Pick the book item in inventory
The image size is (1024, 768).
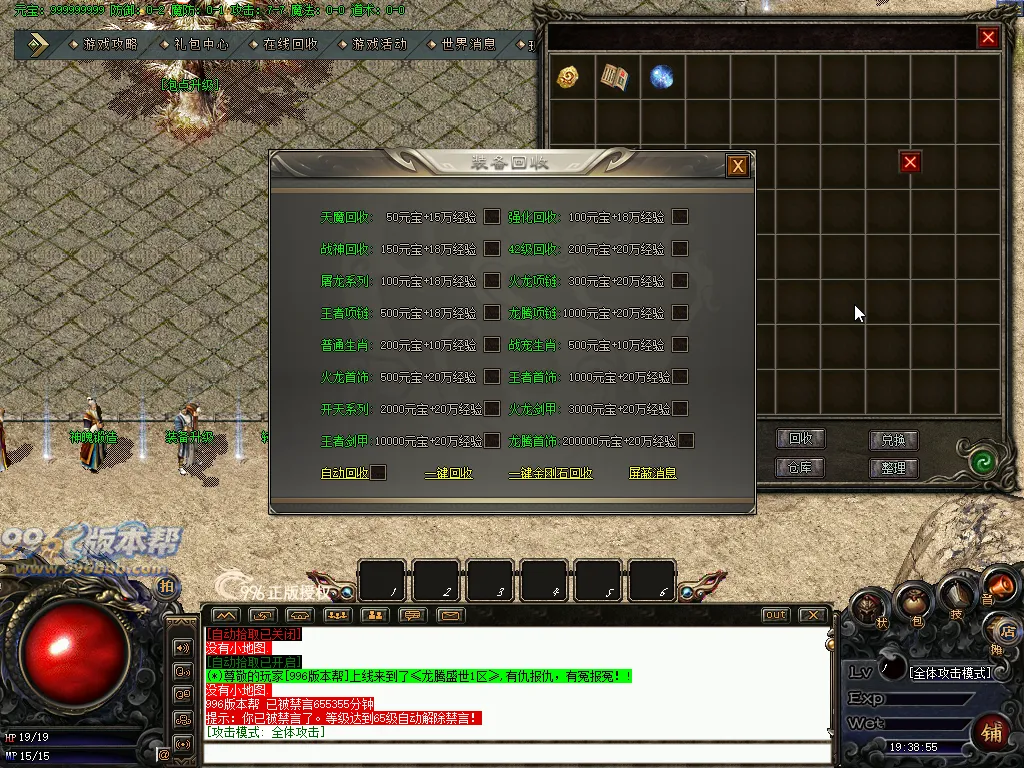click(614, 78)
